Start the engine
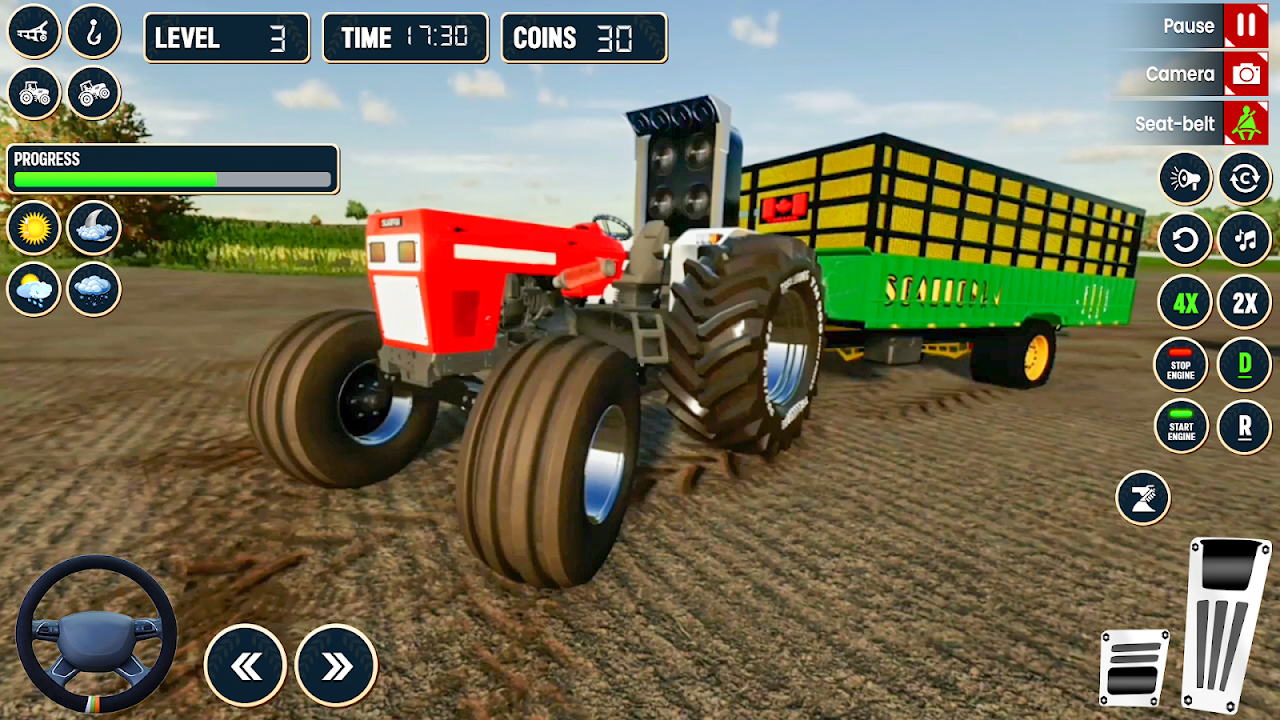The height and width of the screenshot is (720, 1280). pos(1181,426)
